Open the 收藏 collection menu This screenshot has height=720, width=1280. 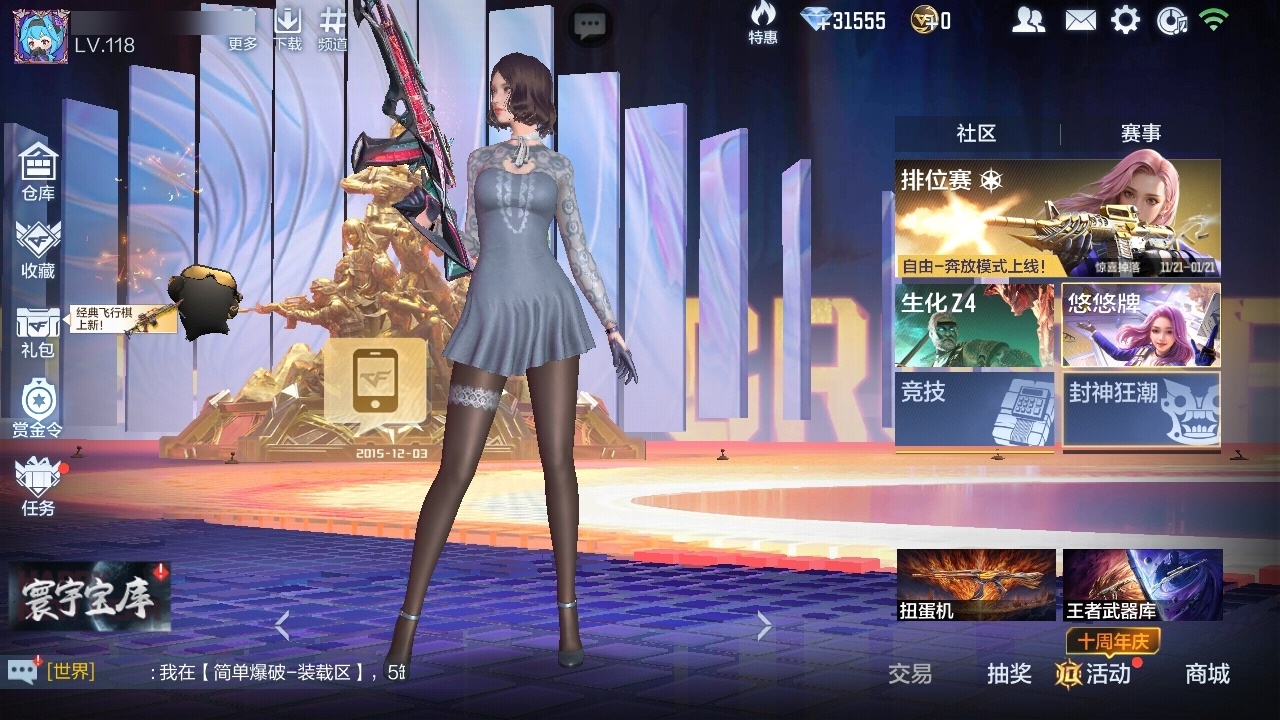coord(38,248)
